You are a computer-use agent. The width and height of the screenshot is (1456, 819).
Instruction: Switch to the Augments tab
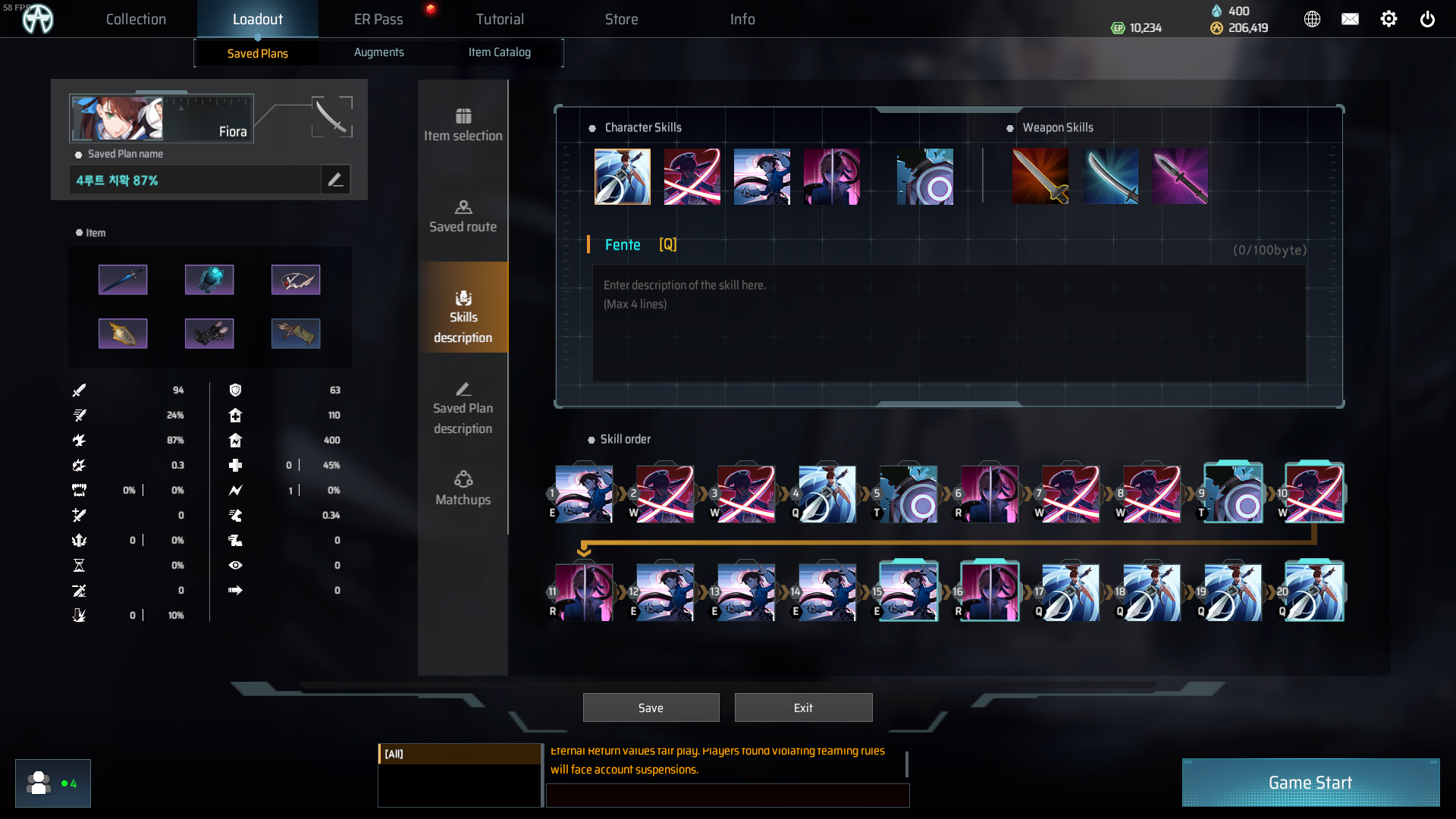pos(378,52)
